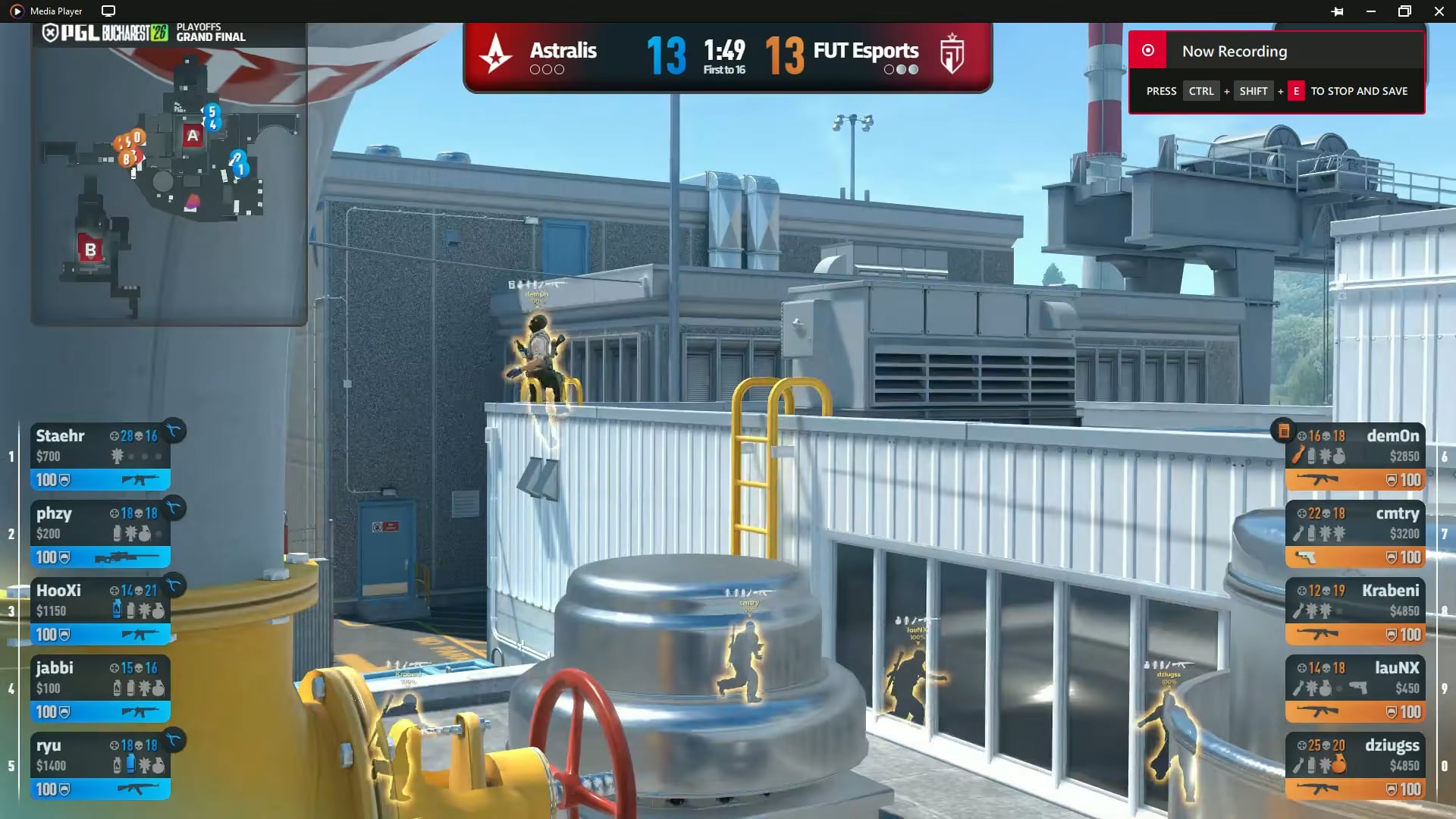Viewport: 1456px width, 819px height.
Task: Click the Astralis team logo
Action: [x=496, y=55]
